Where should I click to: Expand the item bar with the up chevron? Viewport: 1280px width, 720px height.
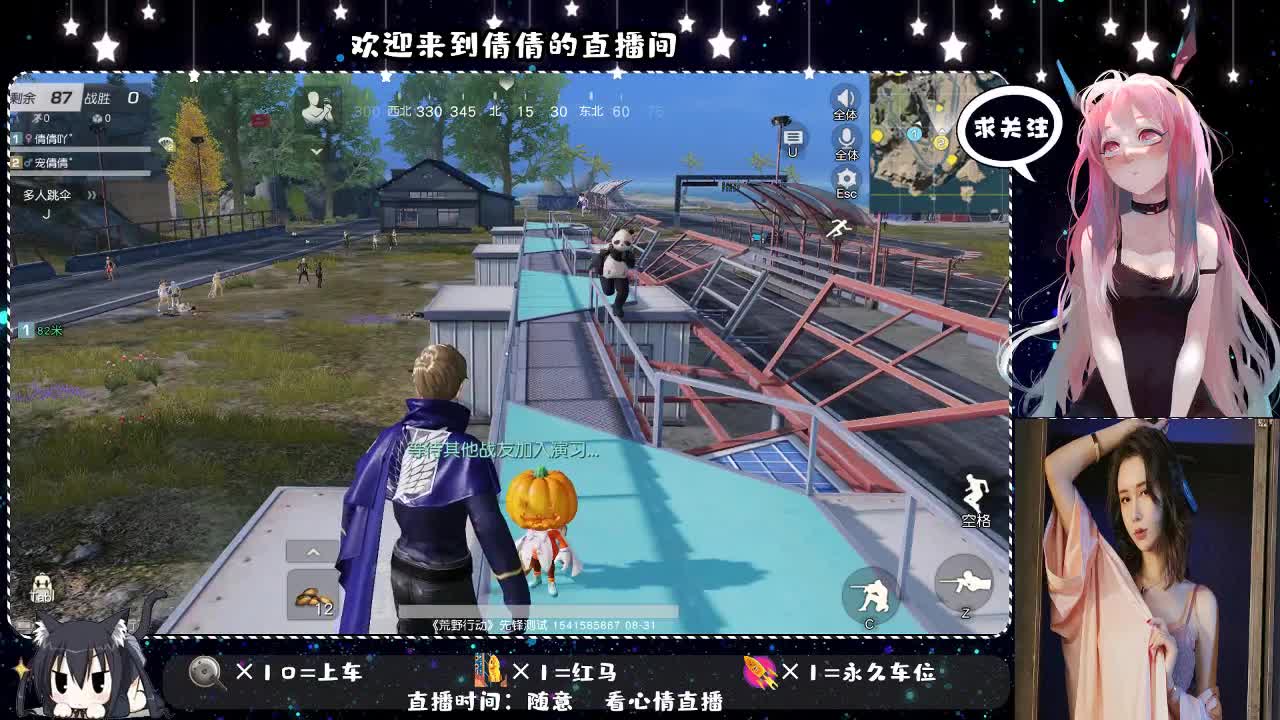[313, 551]
